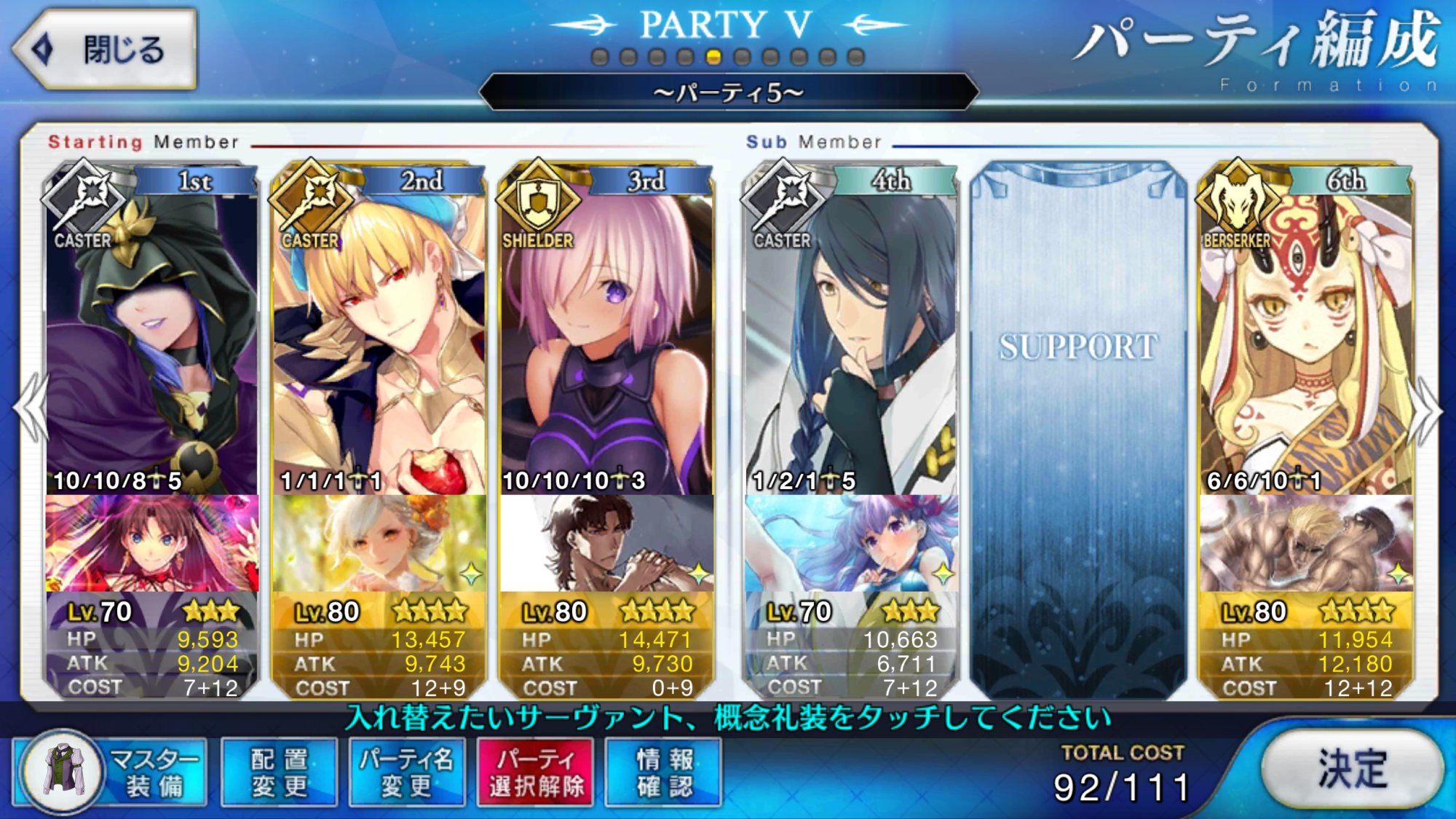Change the Shielder's praying man craft essence
The image size is (1456, 819).
(606, 543)
